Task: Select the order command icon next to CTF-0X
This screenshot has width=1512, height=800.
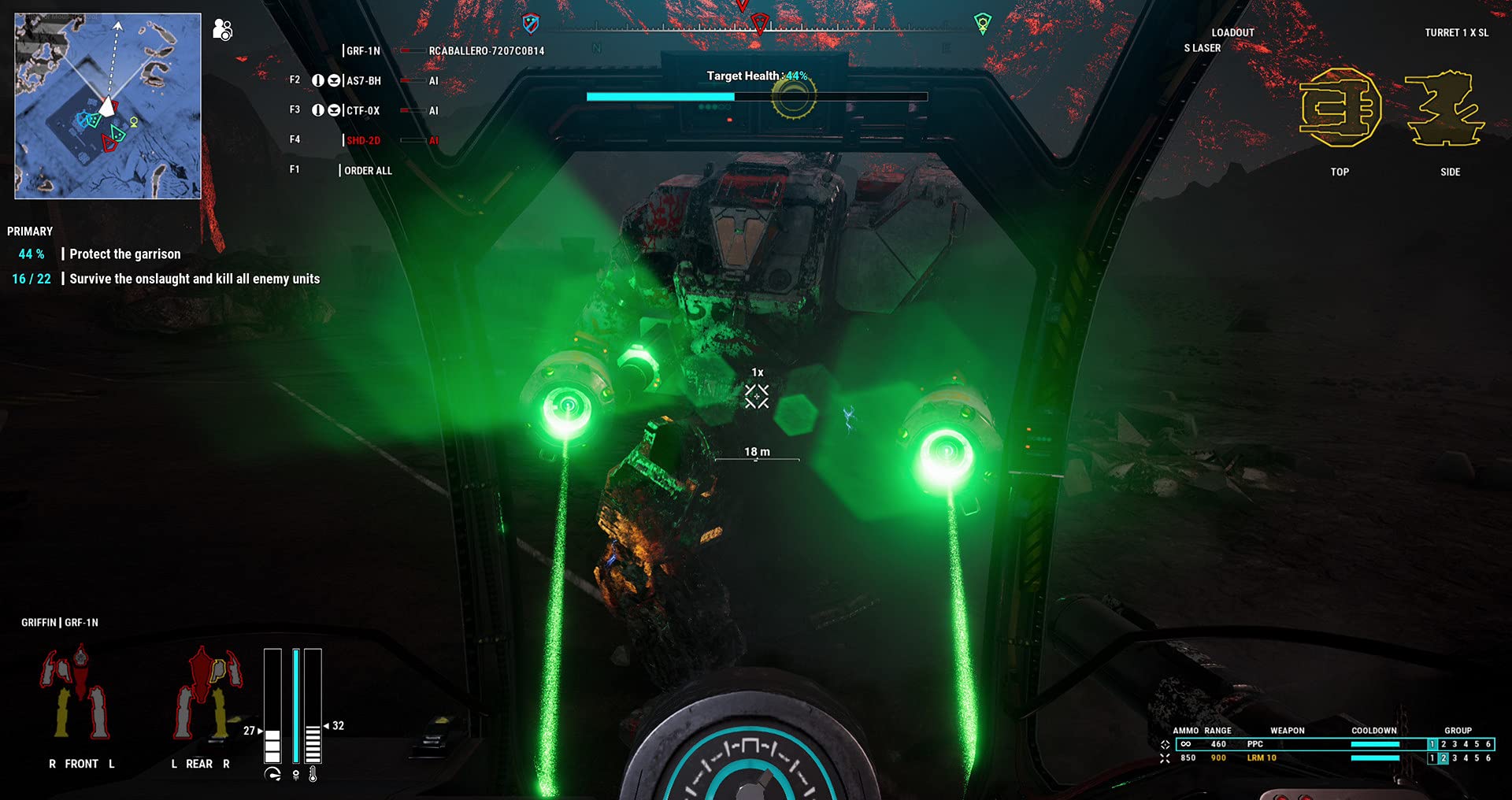Action: tap(336, 111)
